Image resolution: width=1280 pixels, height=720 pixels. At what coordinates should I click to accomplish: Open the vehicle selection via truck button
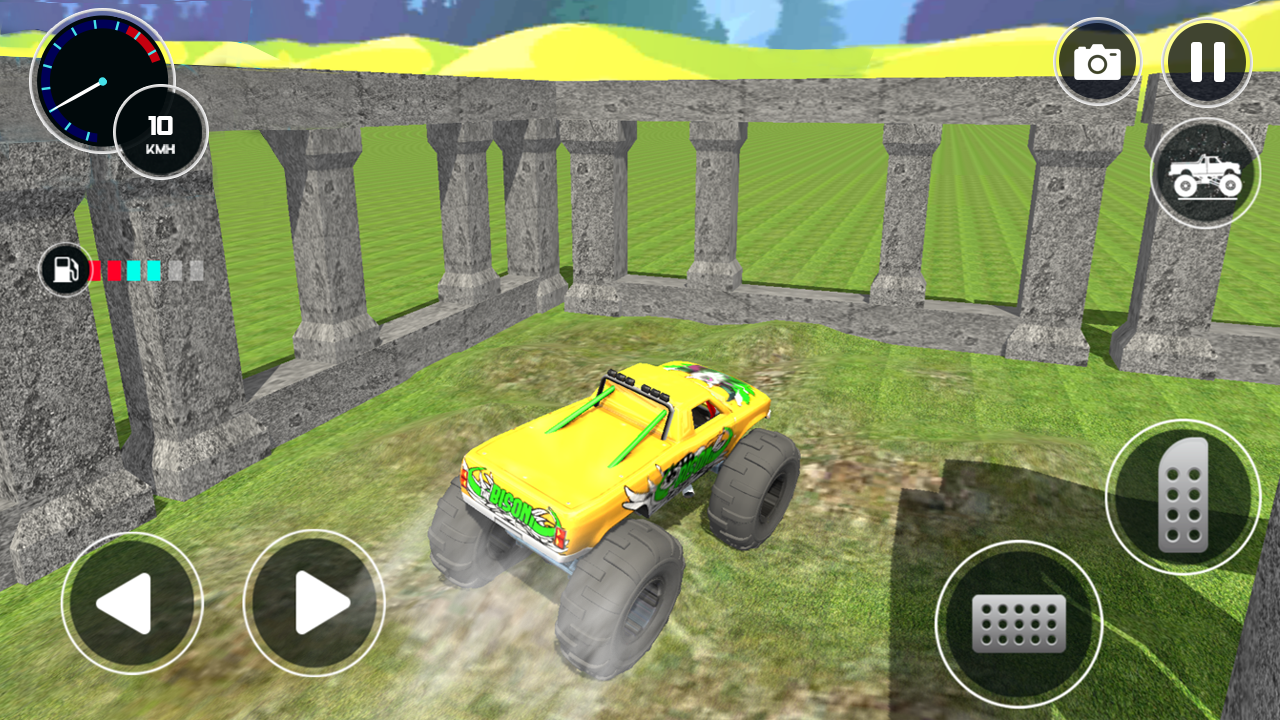point(1205,173)
